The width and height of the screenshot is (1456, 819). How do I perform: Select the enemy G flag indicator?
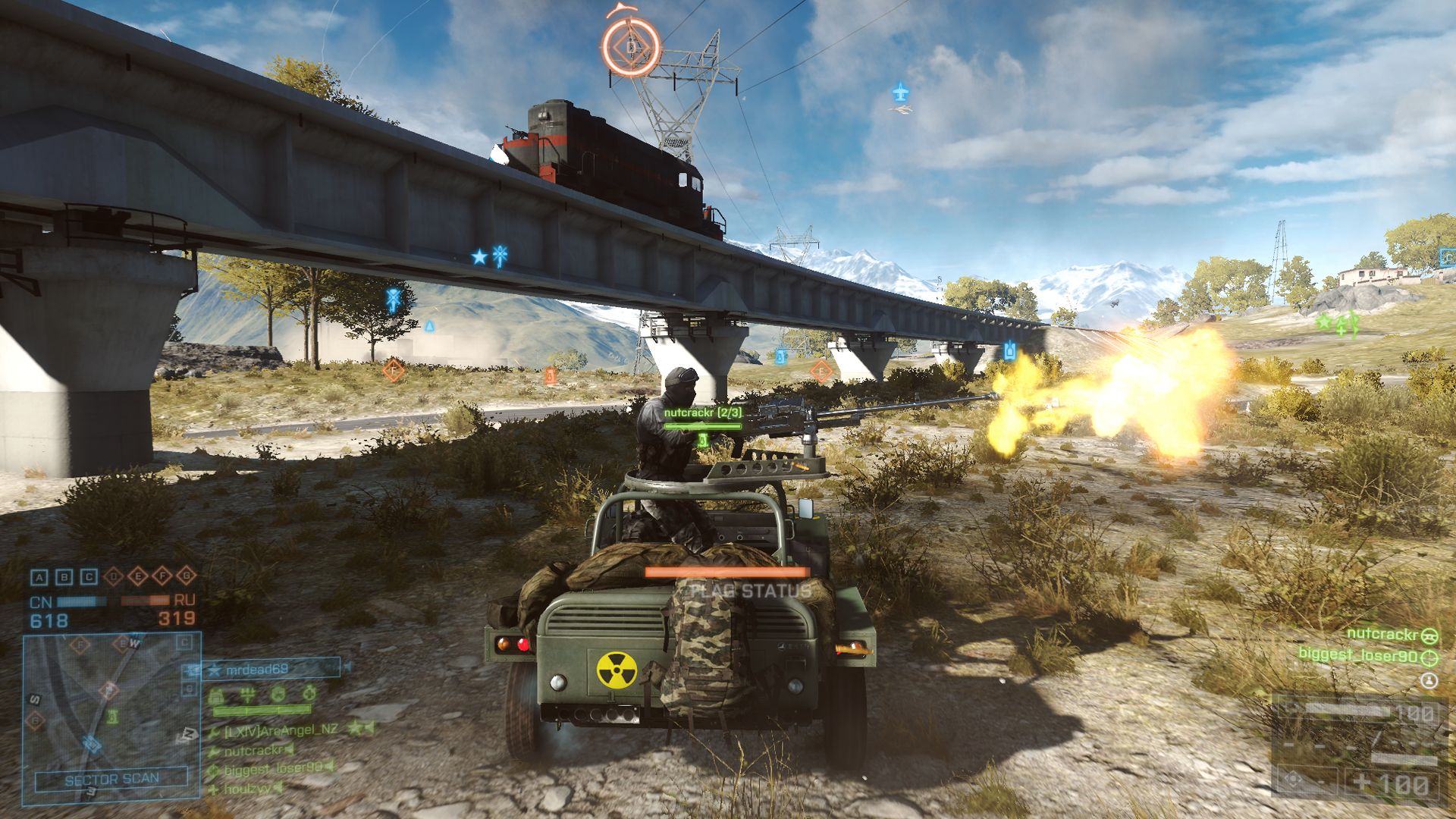click(186, 576)
